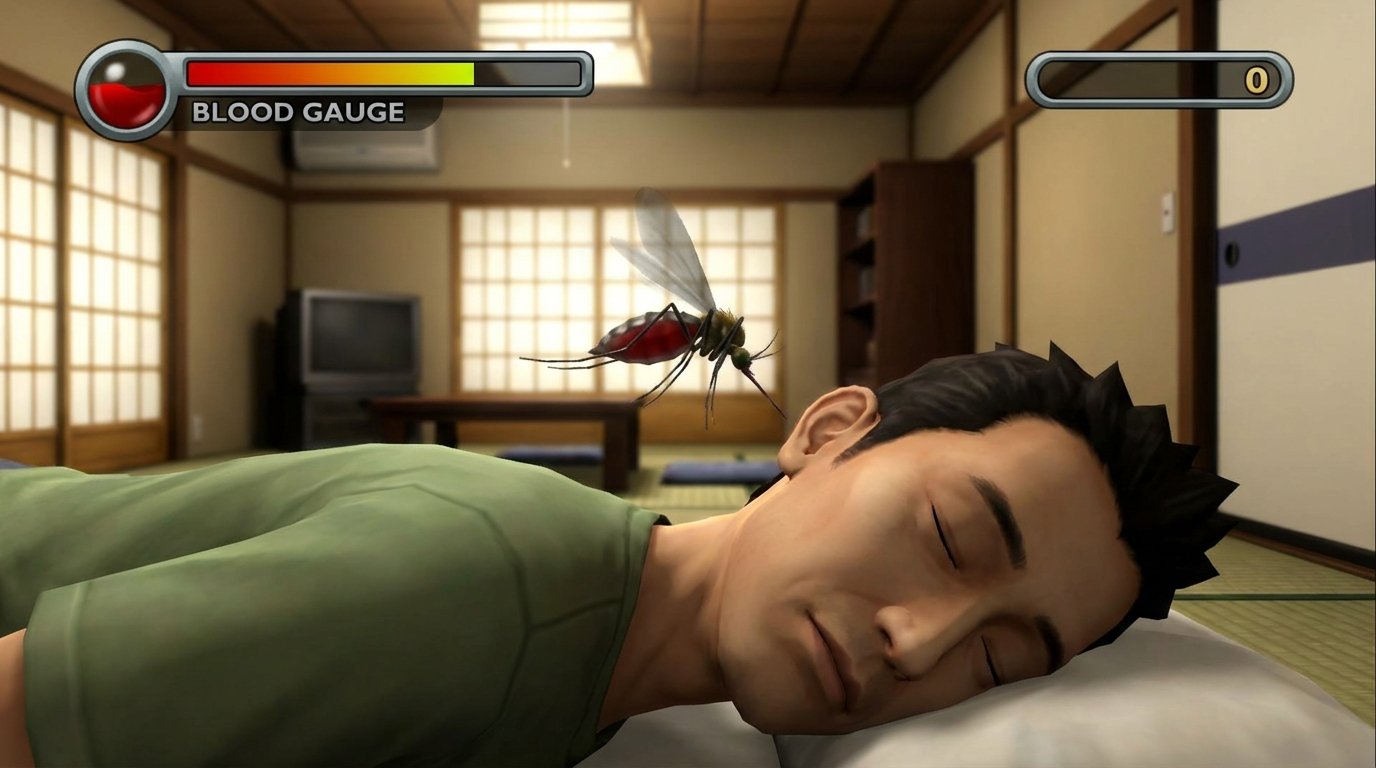Image resolution: width=1376 pixels, height=768 pixels.
Task: Click the red-to-yellow blood gauge bar
Action: click(x=330, y=70)
